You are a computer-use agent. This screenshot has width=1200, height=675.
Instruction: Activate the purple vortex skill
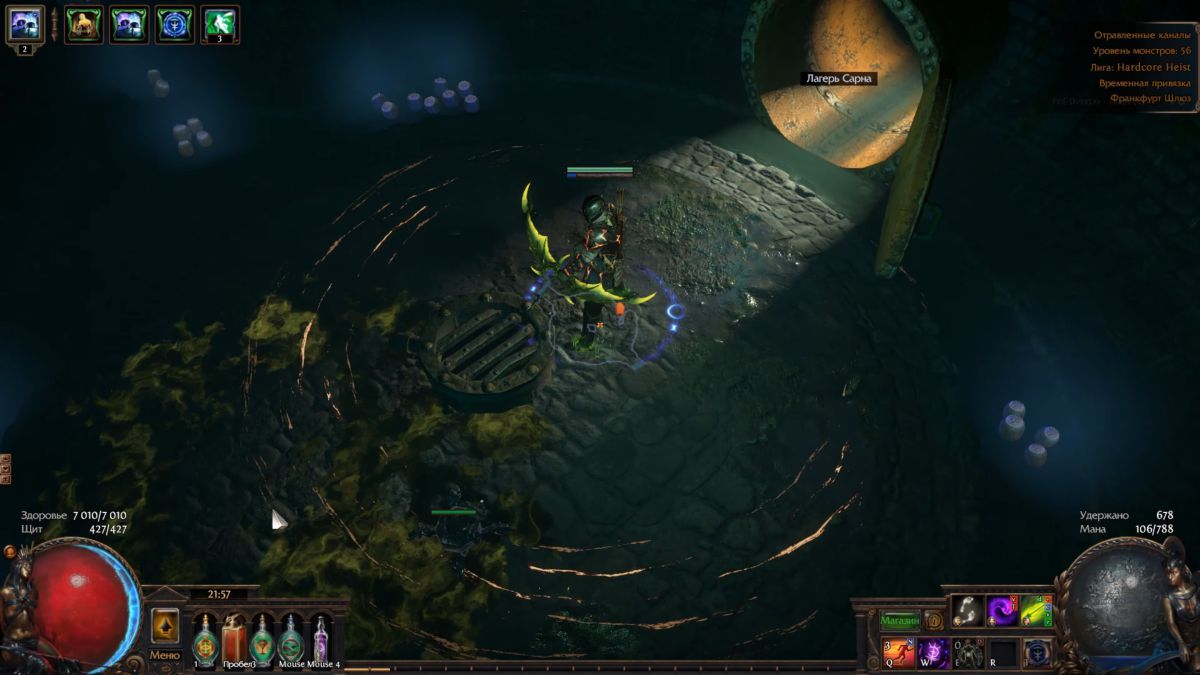[1002, 610]
